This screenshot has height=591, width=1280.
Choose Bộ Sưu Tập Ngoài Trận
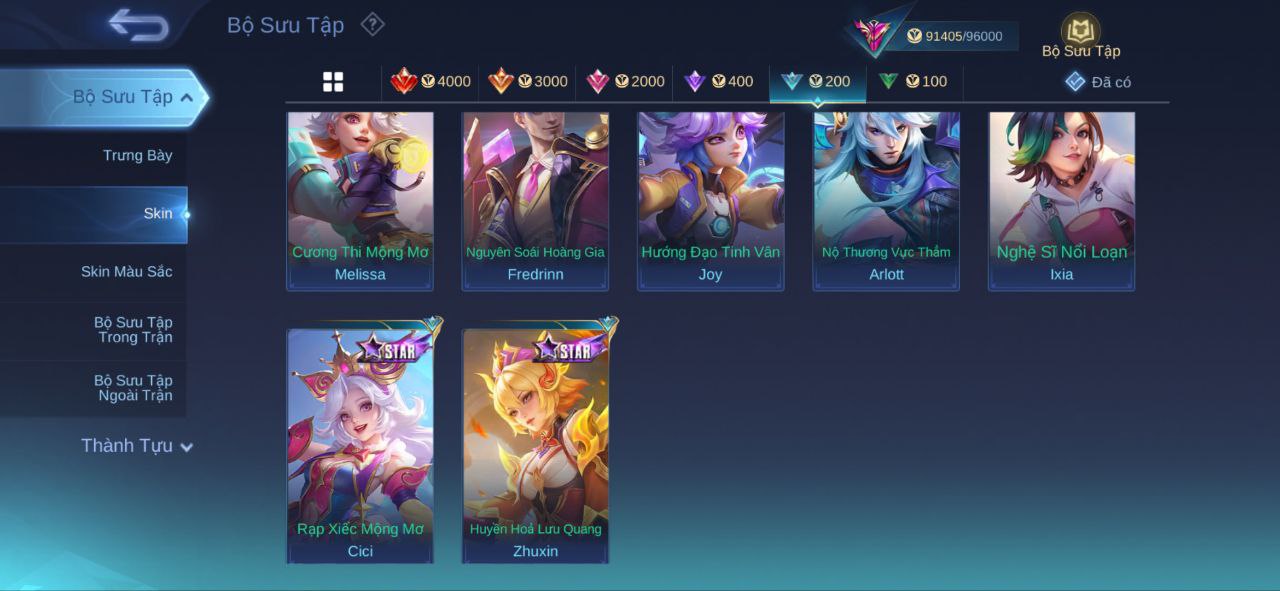coord(133,388)
